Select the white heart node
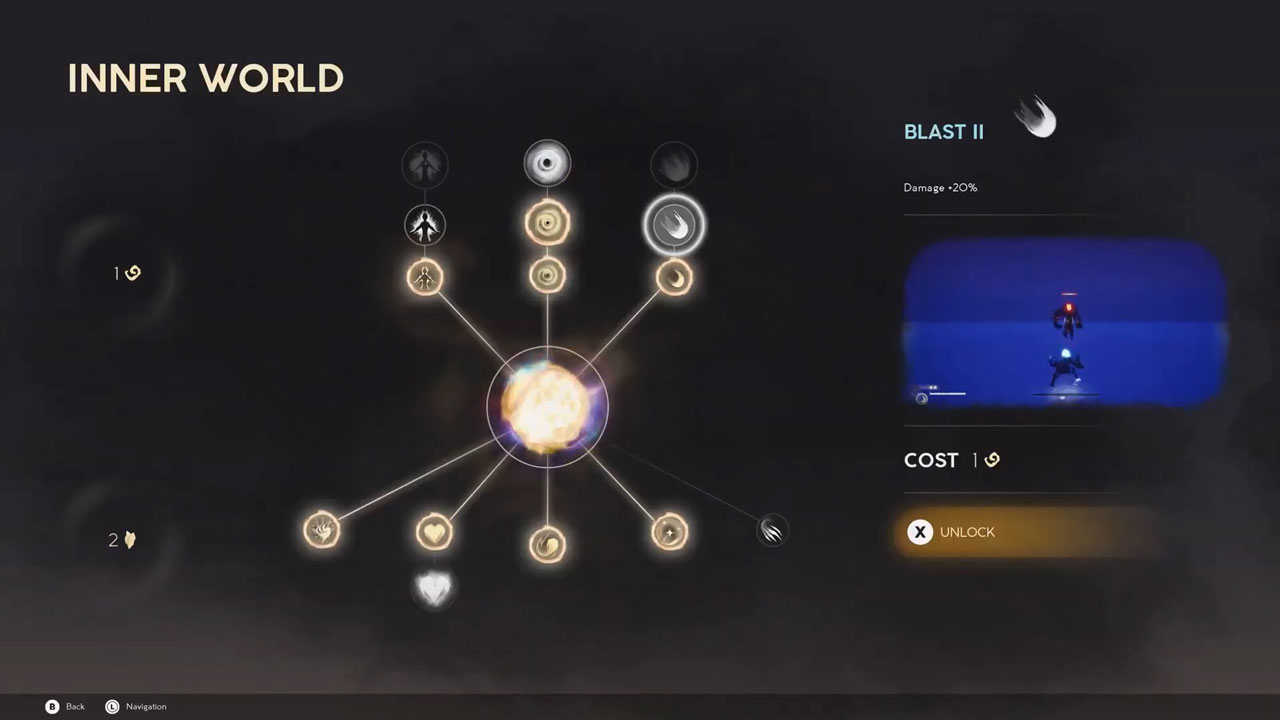This screenshot has width=1280, height=720. (x=434, y=588)
